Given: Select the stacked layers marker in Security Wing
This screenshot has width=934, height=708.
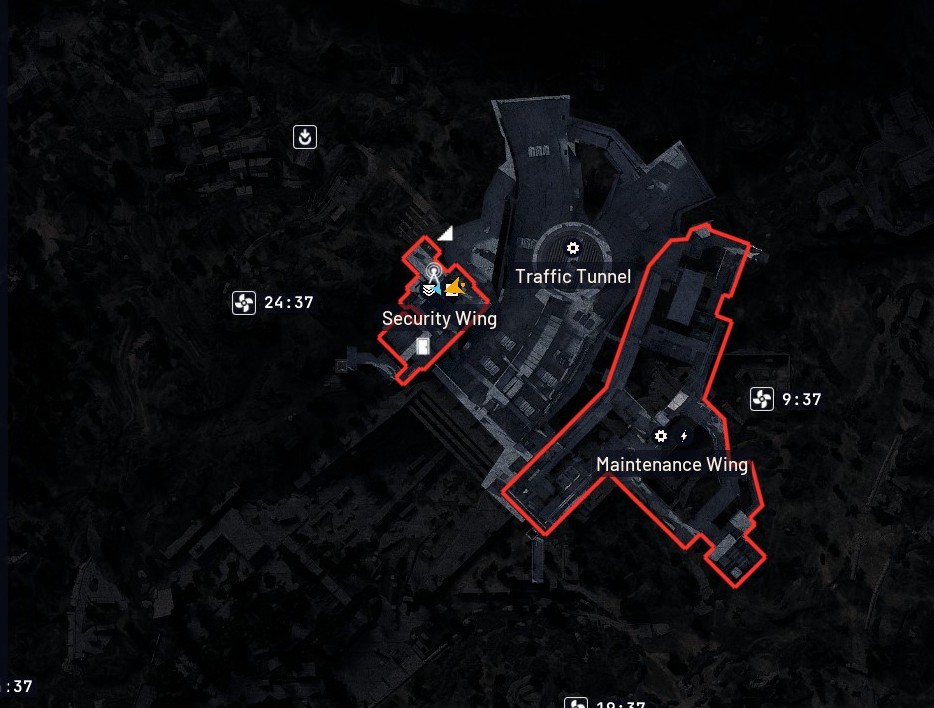Looking at the screenshot, I should coord(428,290).
